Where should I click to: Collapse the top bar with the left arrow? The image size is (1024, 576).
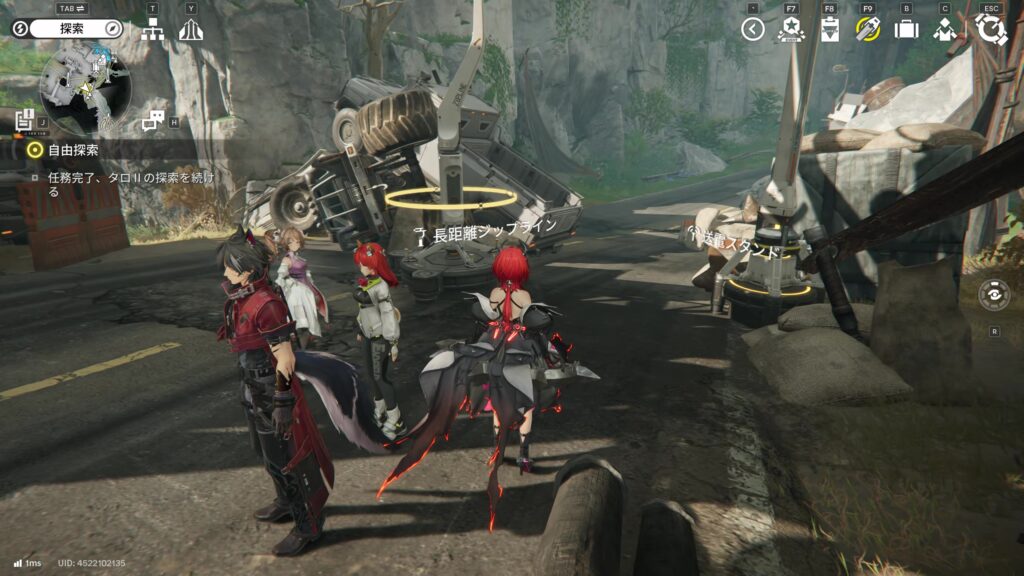[753, 29]
